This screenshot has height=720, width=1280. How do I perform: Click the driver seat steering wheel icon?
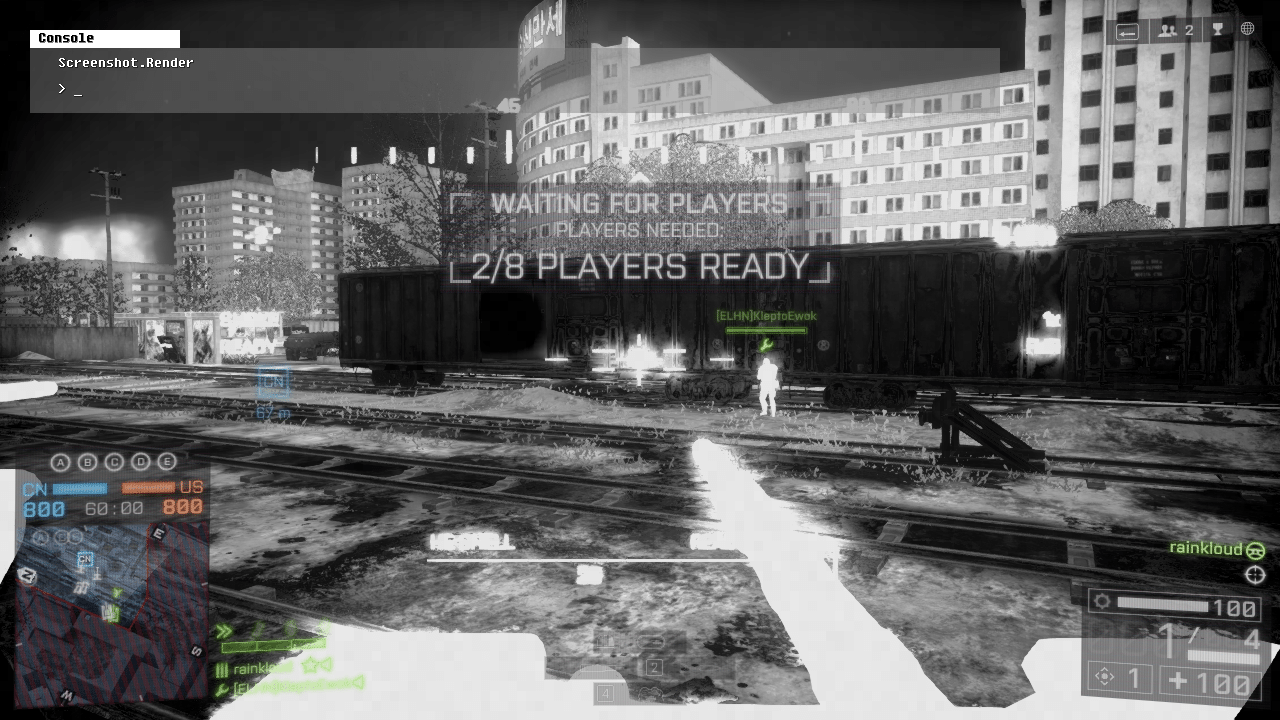coord(1255,550)
